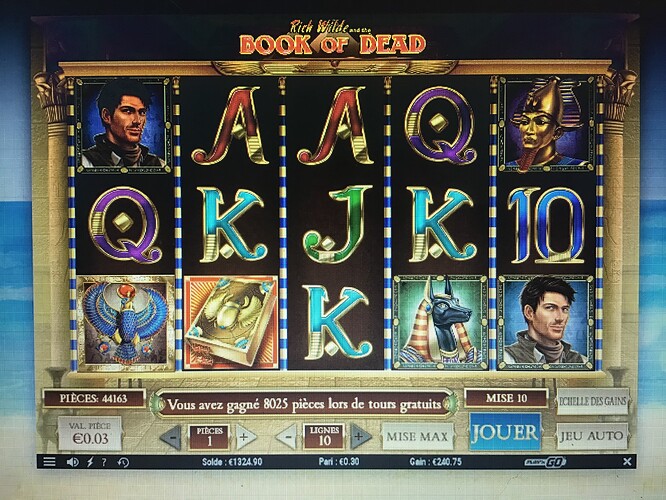
Task: Spin the reels with JOUER
Action: (x=505, y=433)
